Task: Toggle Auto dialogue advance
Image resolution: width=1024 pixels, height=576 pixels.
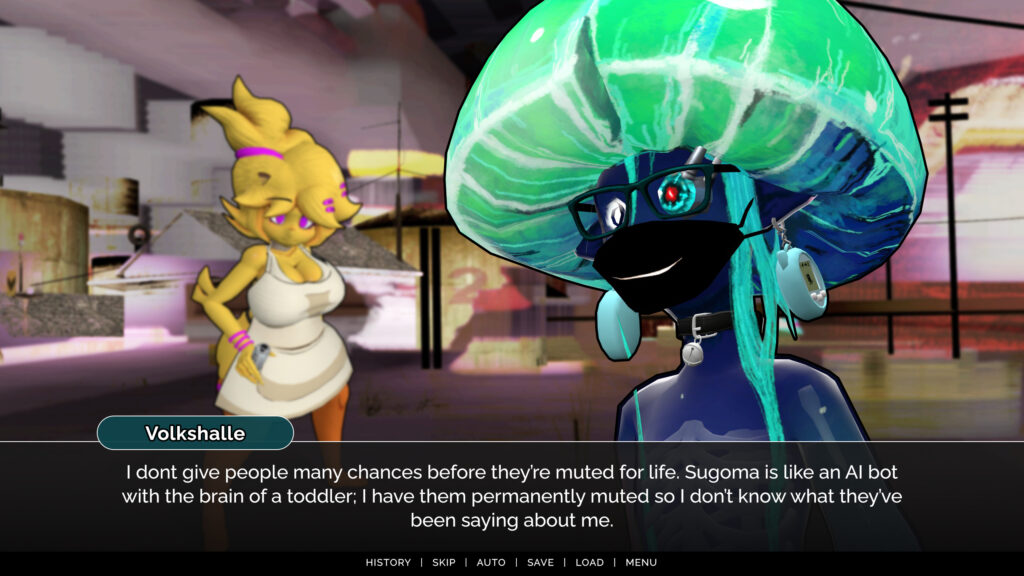Action: (x=491, y=562)
